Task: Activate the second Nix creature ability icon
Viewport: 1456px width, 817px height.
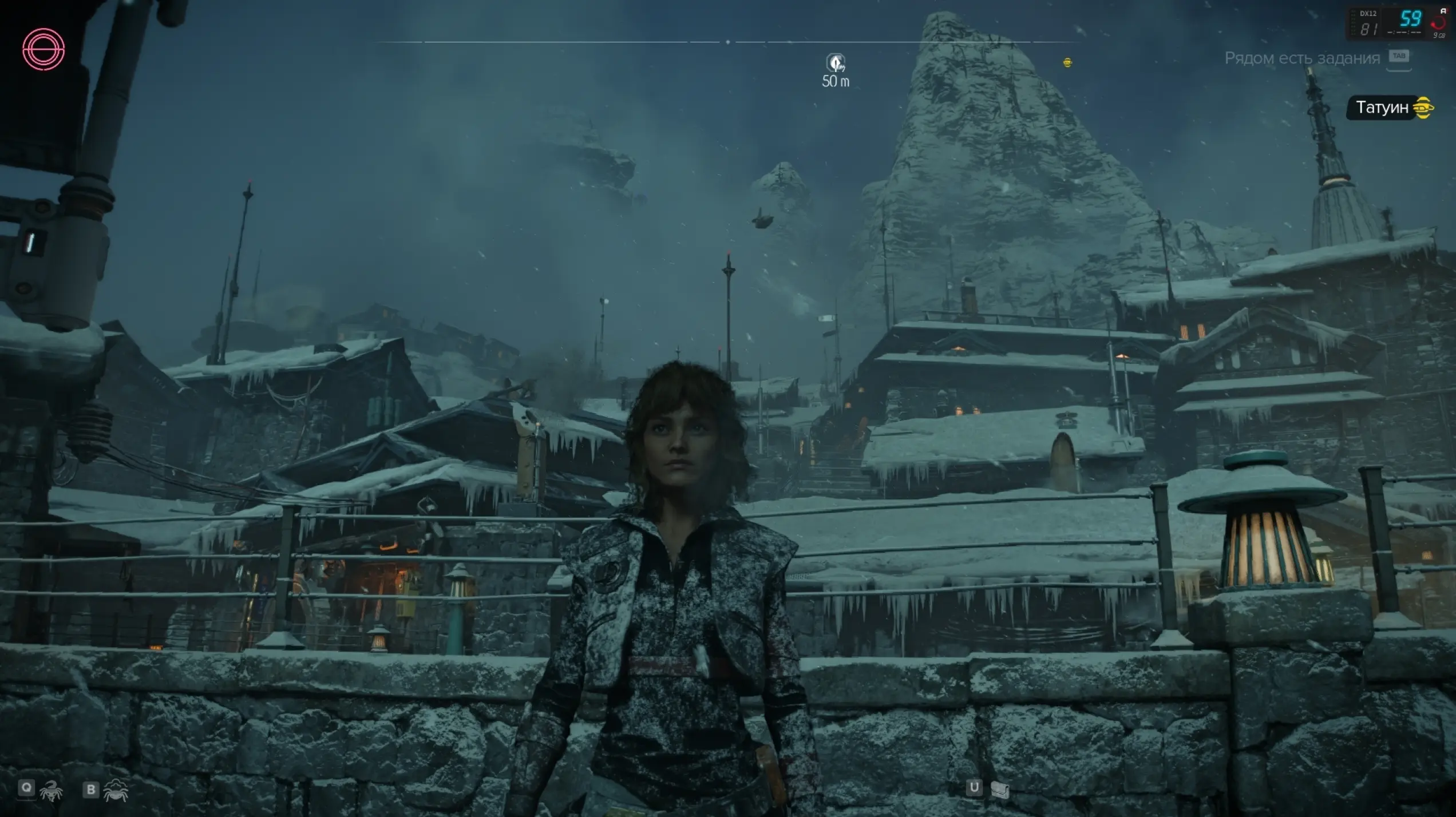Action: [116, 790]
